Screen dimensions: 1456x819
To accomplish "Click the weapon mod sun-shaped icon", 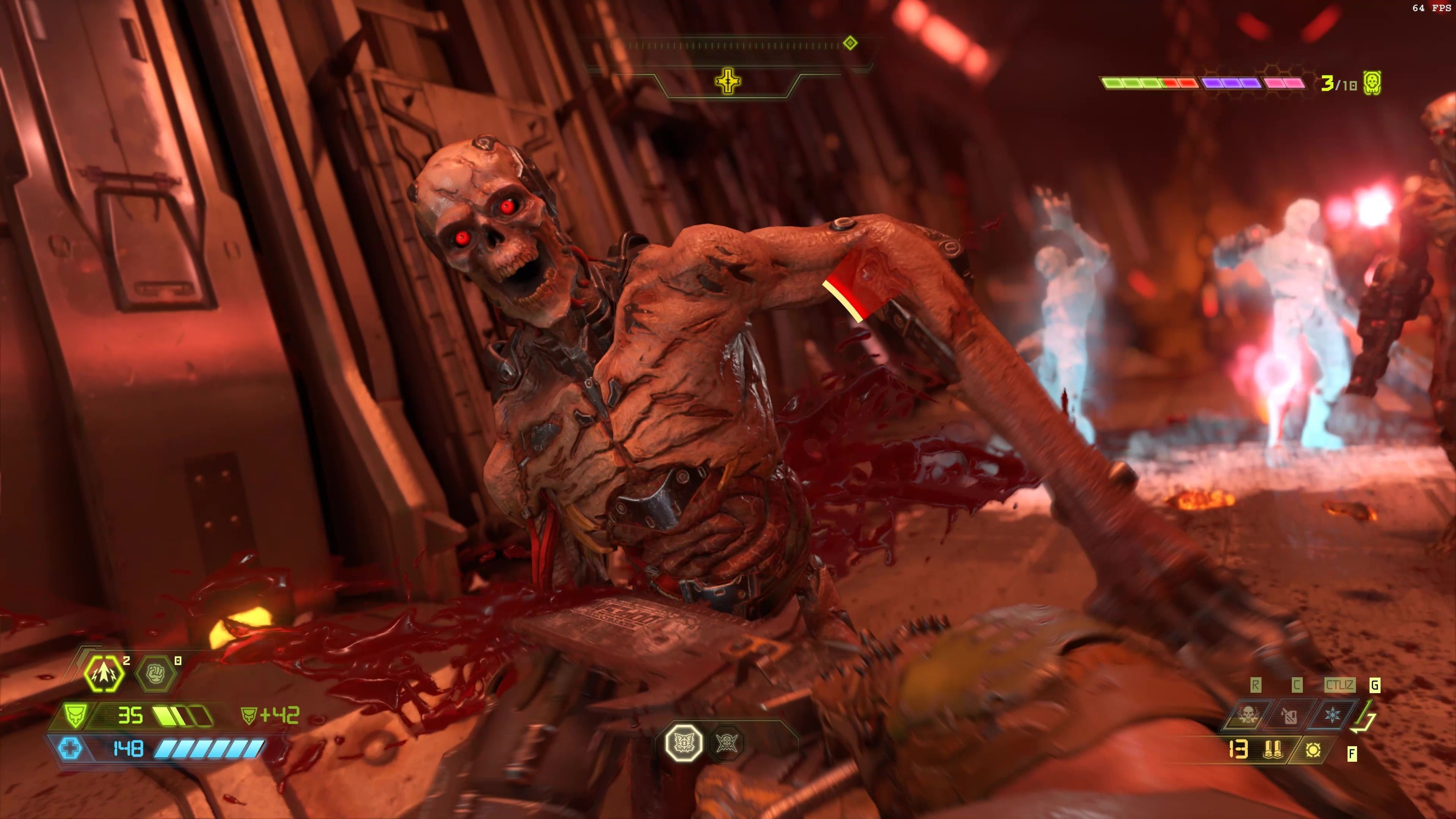I will pos(1313,750).
